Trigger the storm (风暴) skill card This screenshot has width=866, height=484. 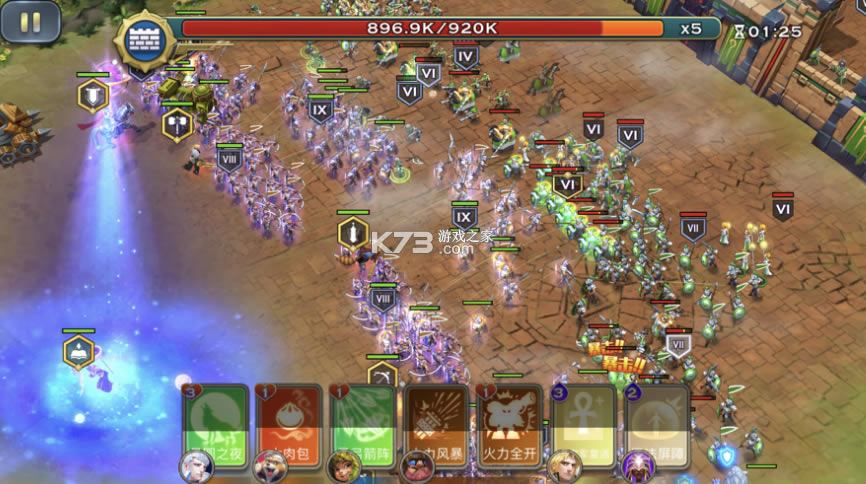point(436,423)
